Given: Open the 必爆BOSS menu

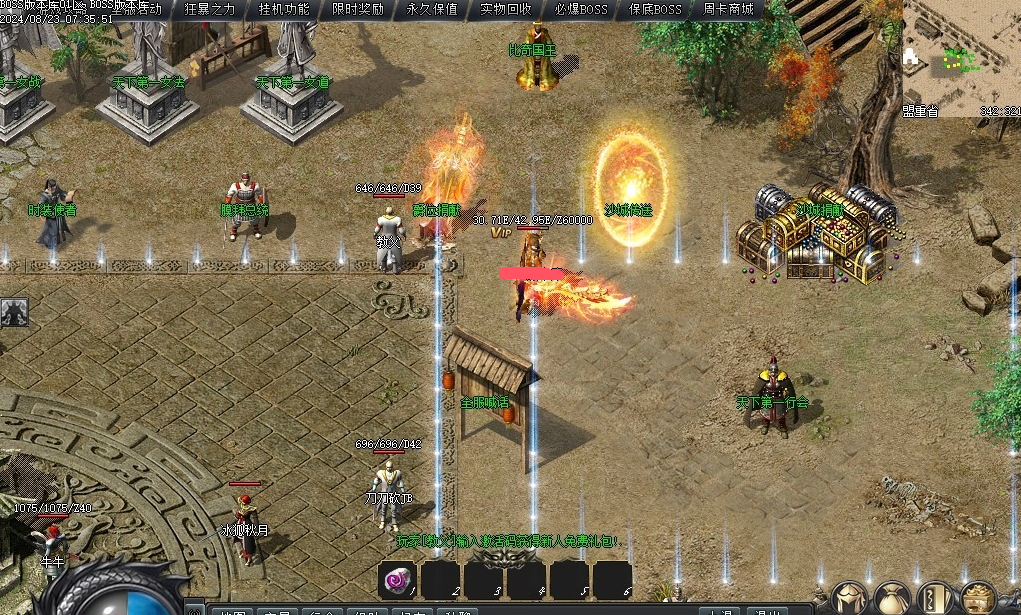Looking at the screenshot, I should click(581, 10).
